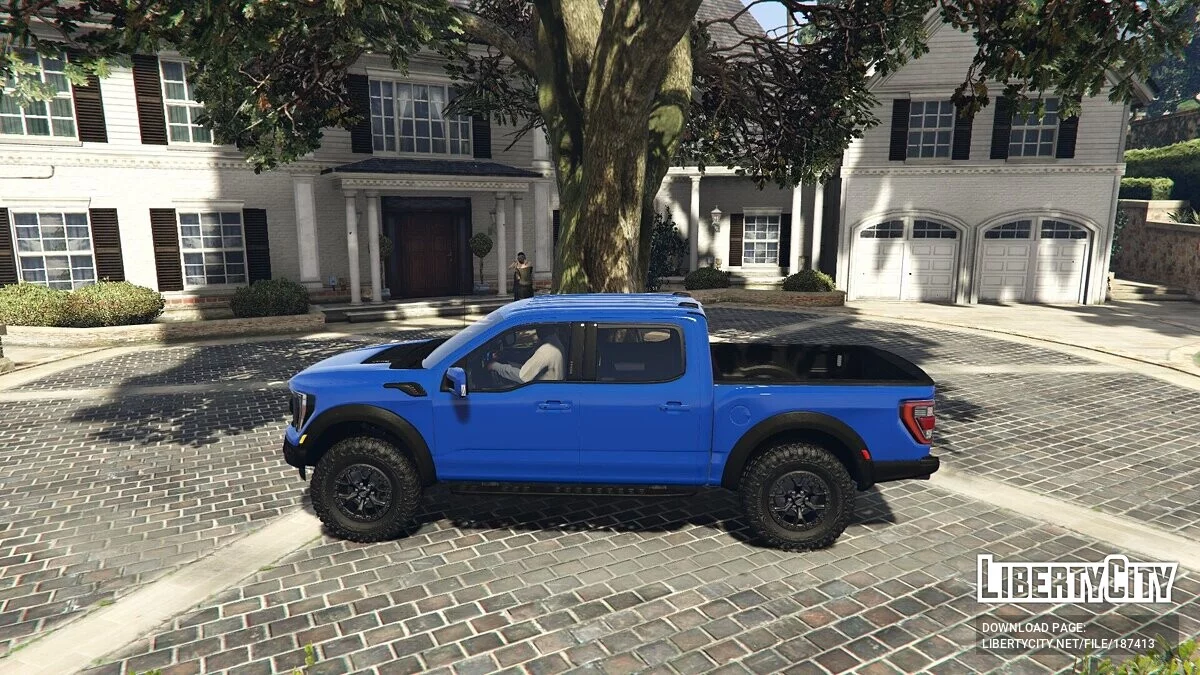The image size is (1200, 675).
Task: Open the libertycity.net/file/187413 download link
Action: (1067, 644)
